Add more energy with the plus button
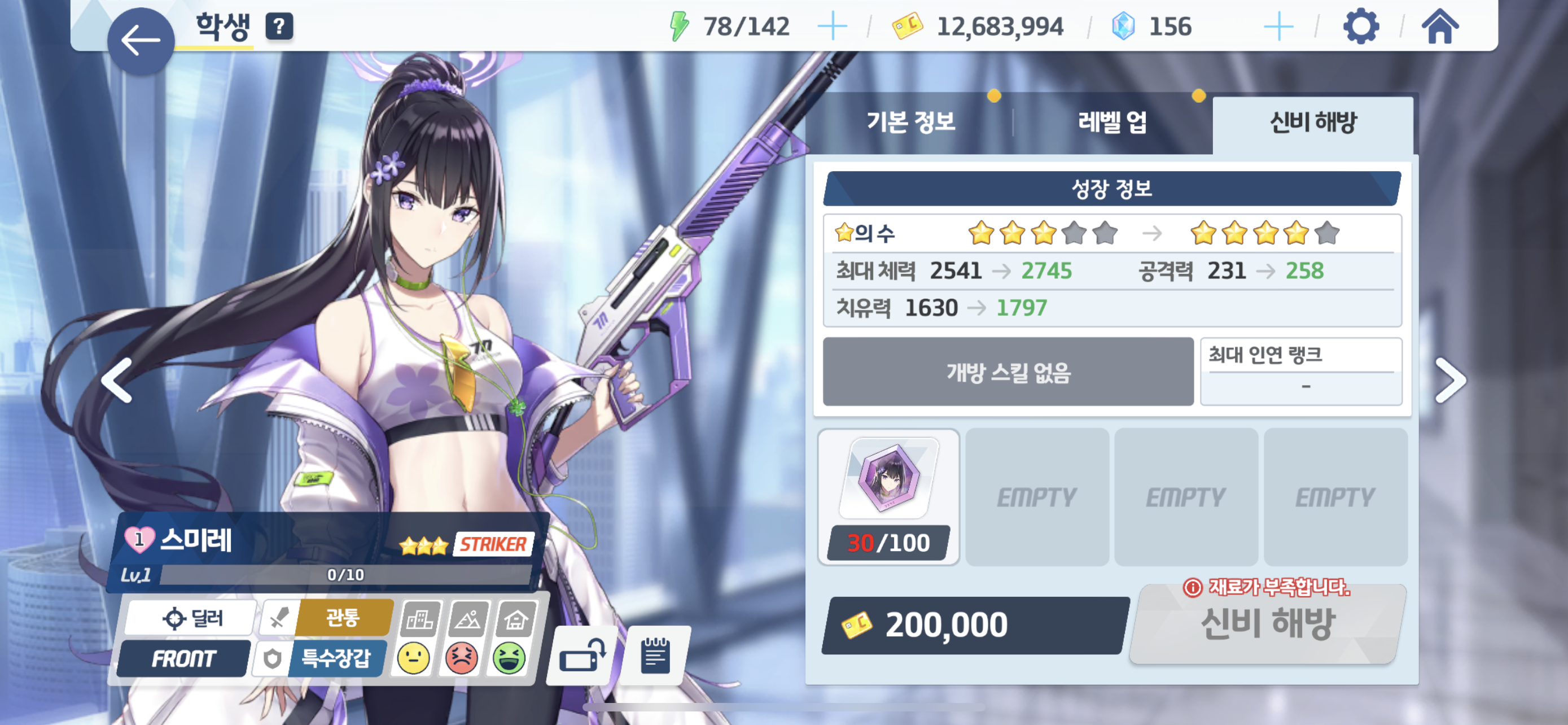Viewport: 1568px width, 725px height. click(831, 27)
